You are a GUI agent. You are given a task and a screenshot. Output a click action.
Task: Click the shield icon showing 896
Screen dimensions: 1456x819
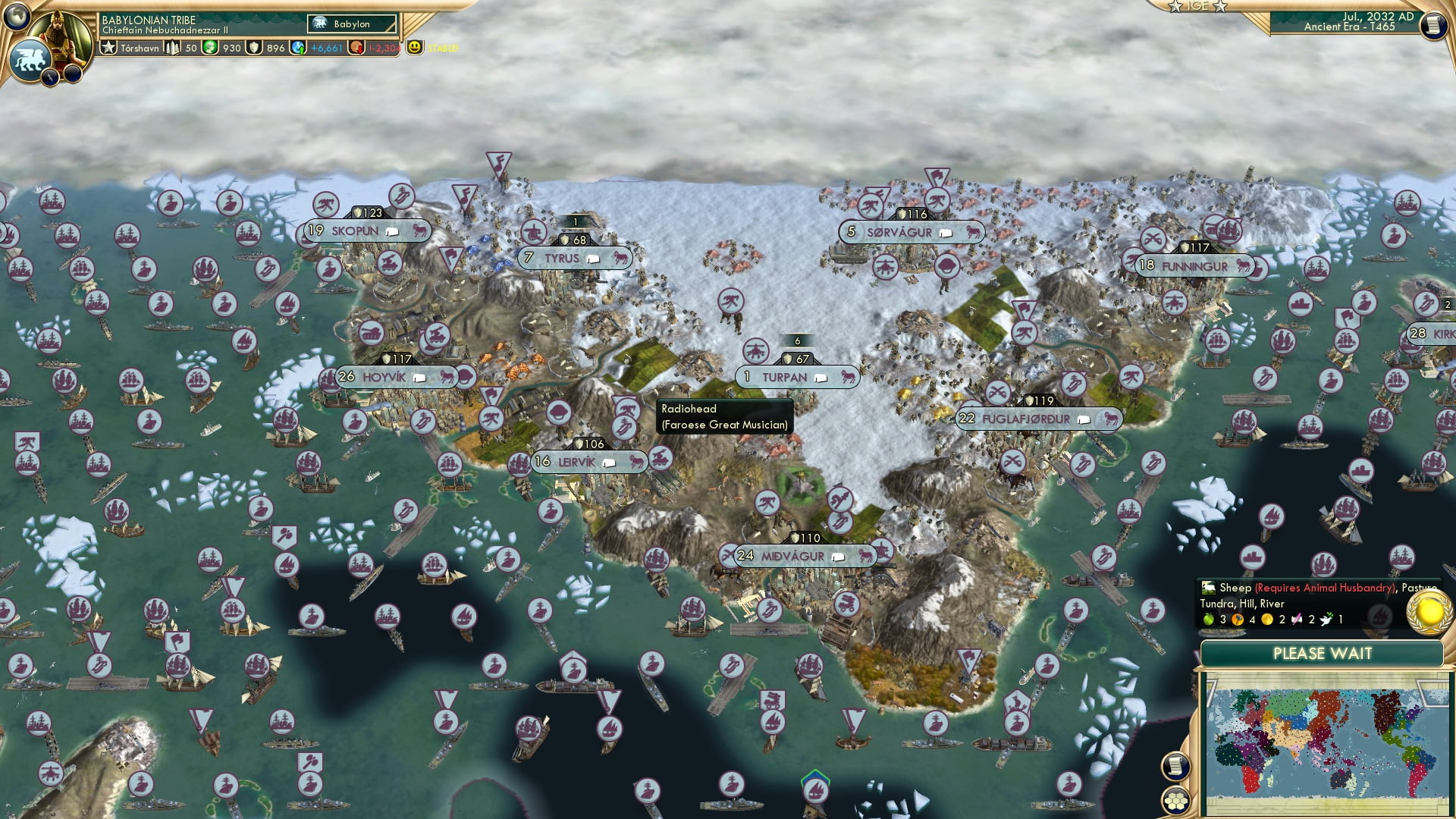253,47
